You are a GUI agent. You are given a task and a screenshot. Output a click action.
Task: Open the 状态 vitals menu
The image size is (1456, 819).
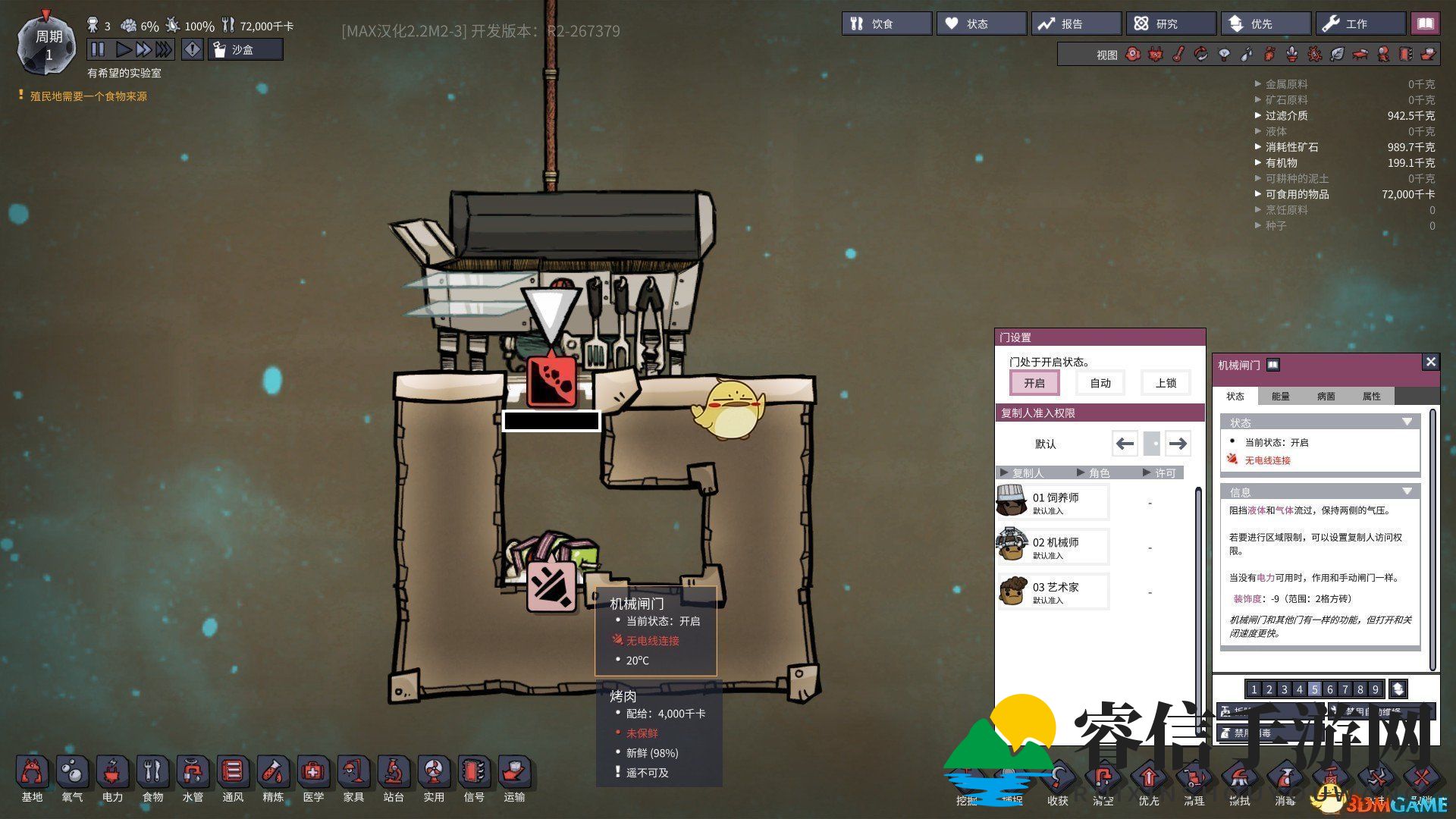coord(981,24)
